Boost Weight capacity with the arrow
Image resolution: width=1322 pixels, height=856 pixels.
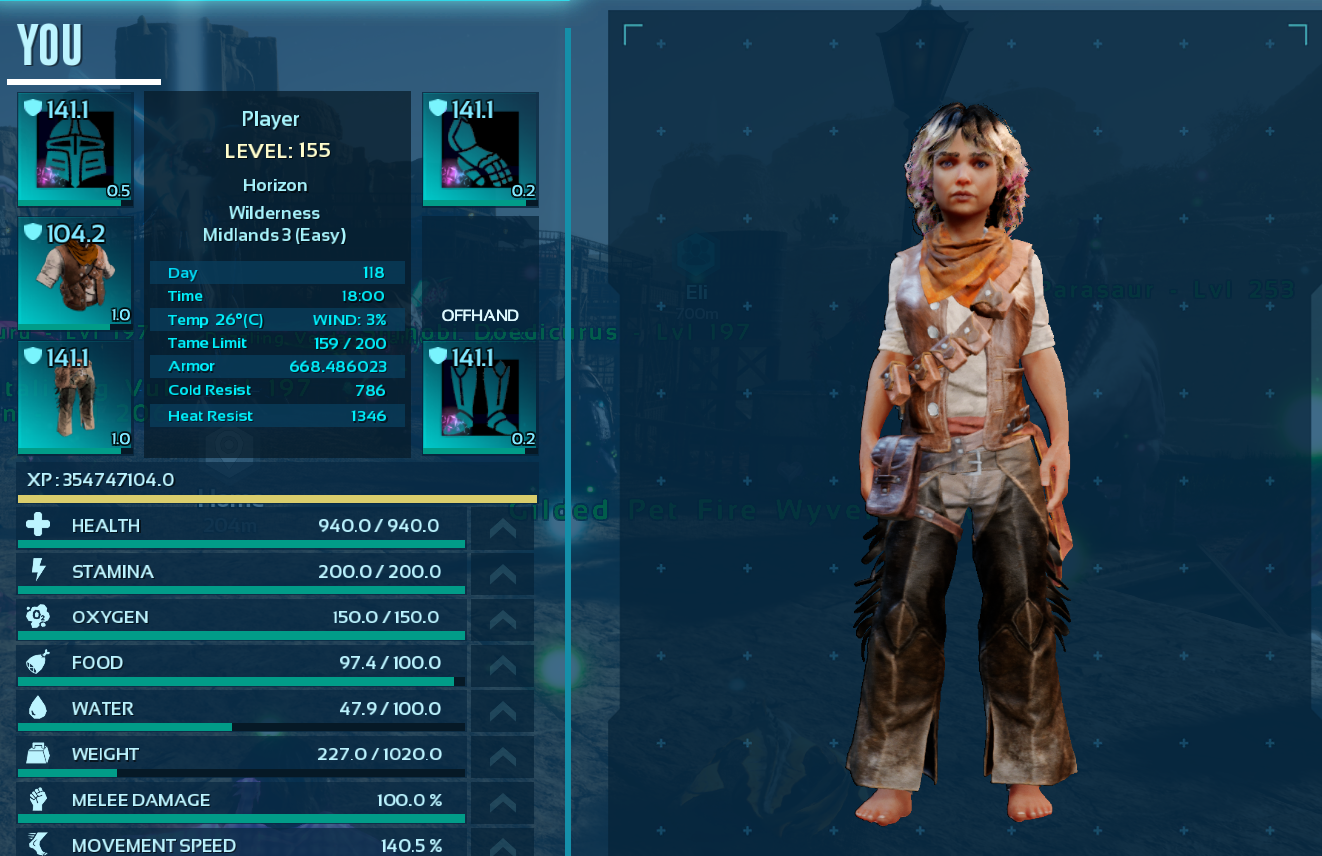tap(503, 755)
